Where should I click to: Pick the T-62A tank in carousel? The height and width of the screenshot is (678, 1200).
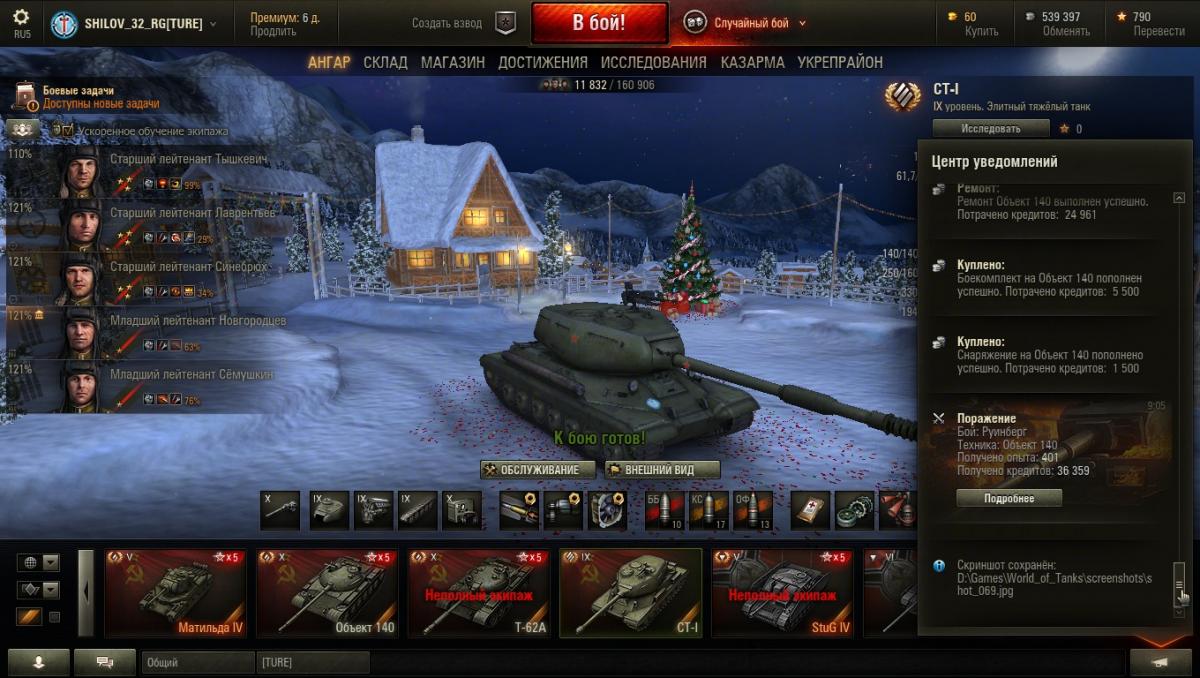[x=478, y=592]
